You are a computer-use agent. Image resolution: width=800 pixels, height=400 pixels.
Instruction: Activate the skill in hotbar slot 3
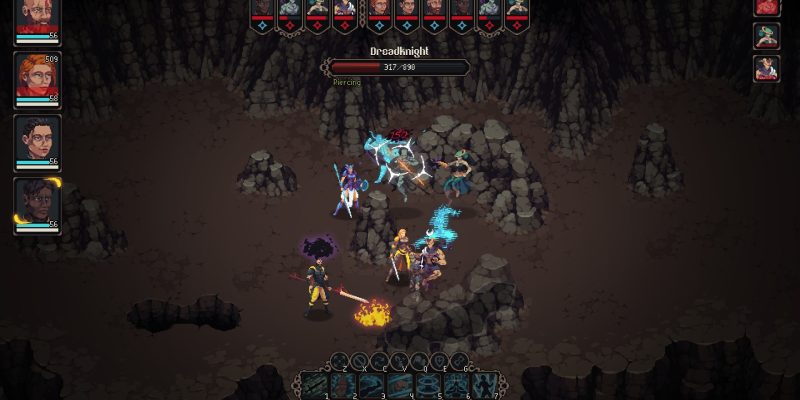point(371,384)
